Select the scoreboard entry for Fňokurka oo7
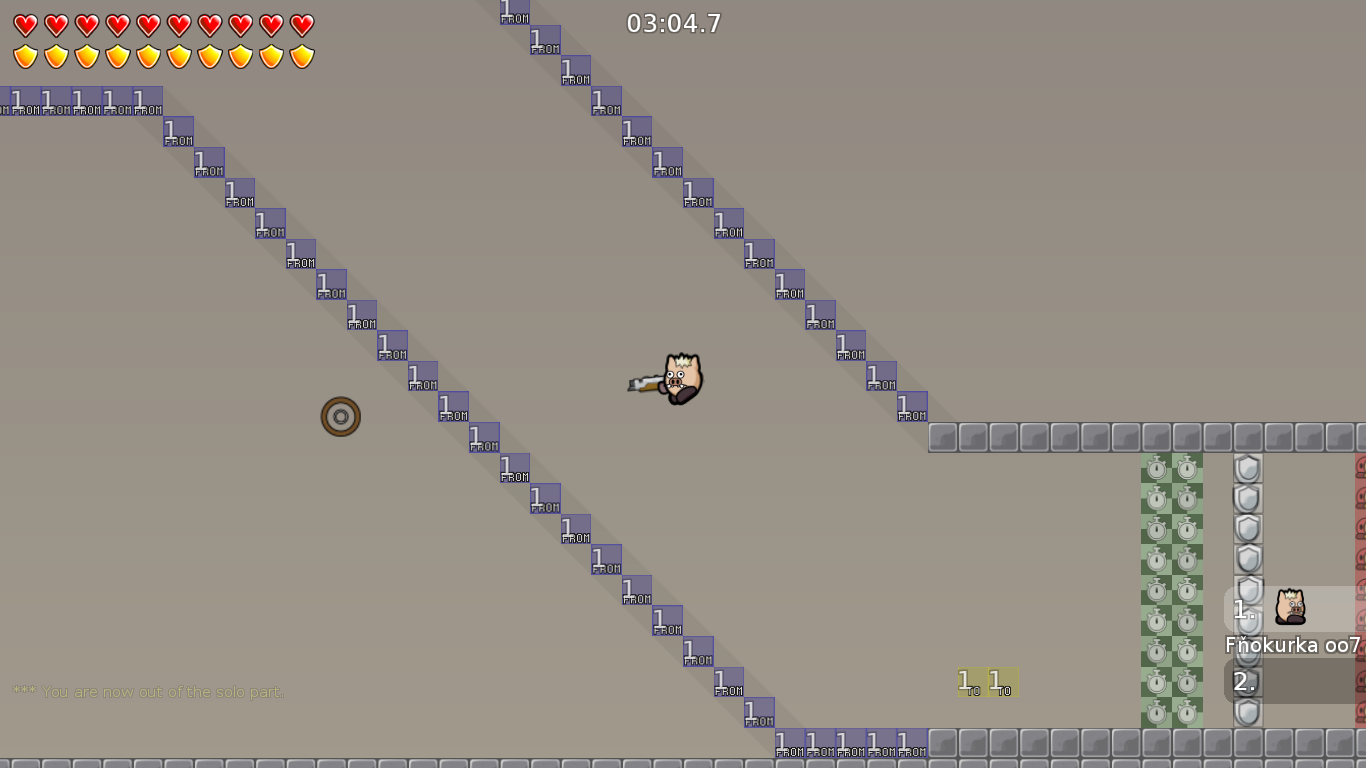Viewport: 1366px width, 768px height. tap(1293, 646)
